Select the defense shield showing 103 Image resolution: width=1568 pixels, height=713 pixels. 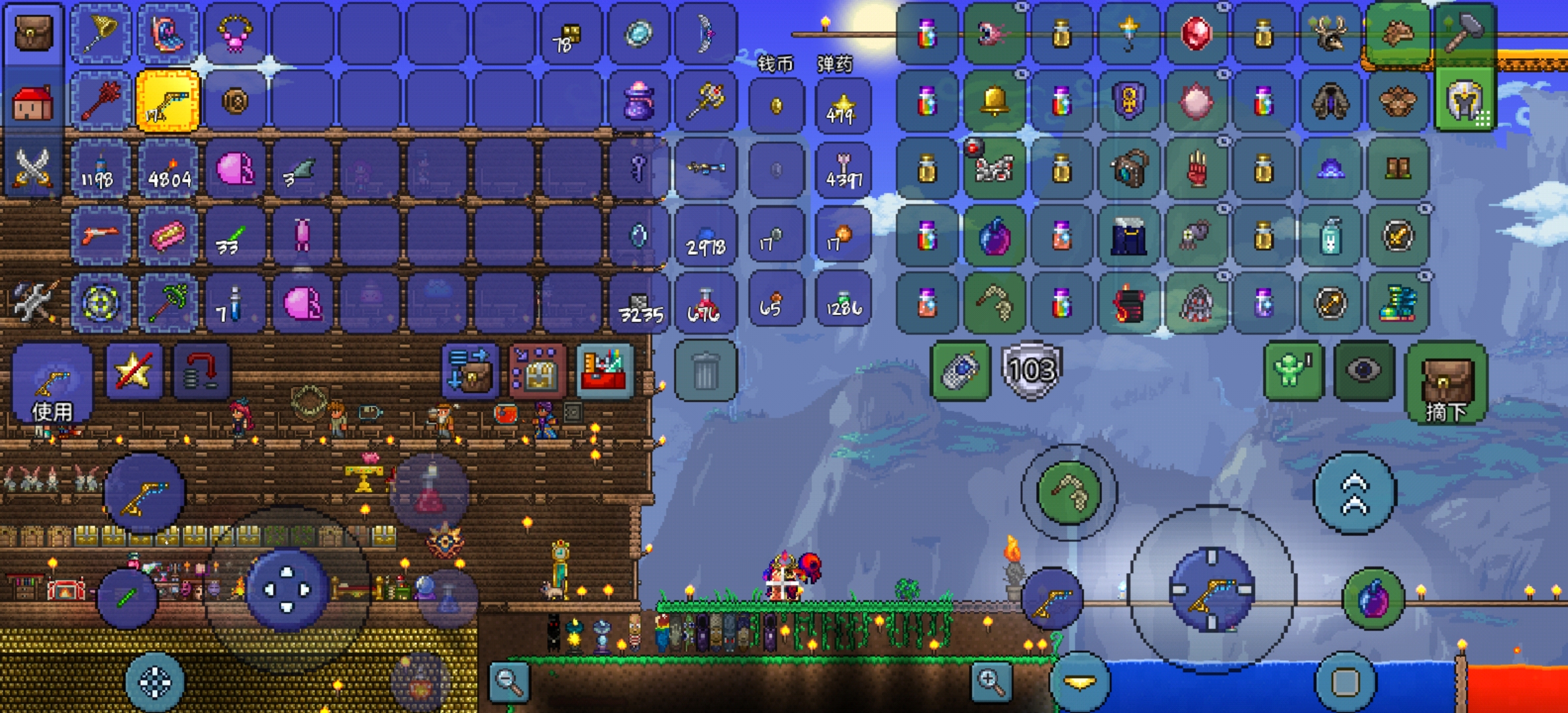click(1031, 370)
